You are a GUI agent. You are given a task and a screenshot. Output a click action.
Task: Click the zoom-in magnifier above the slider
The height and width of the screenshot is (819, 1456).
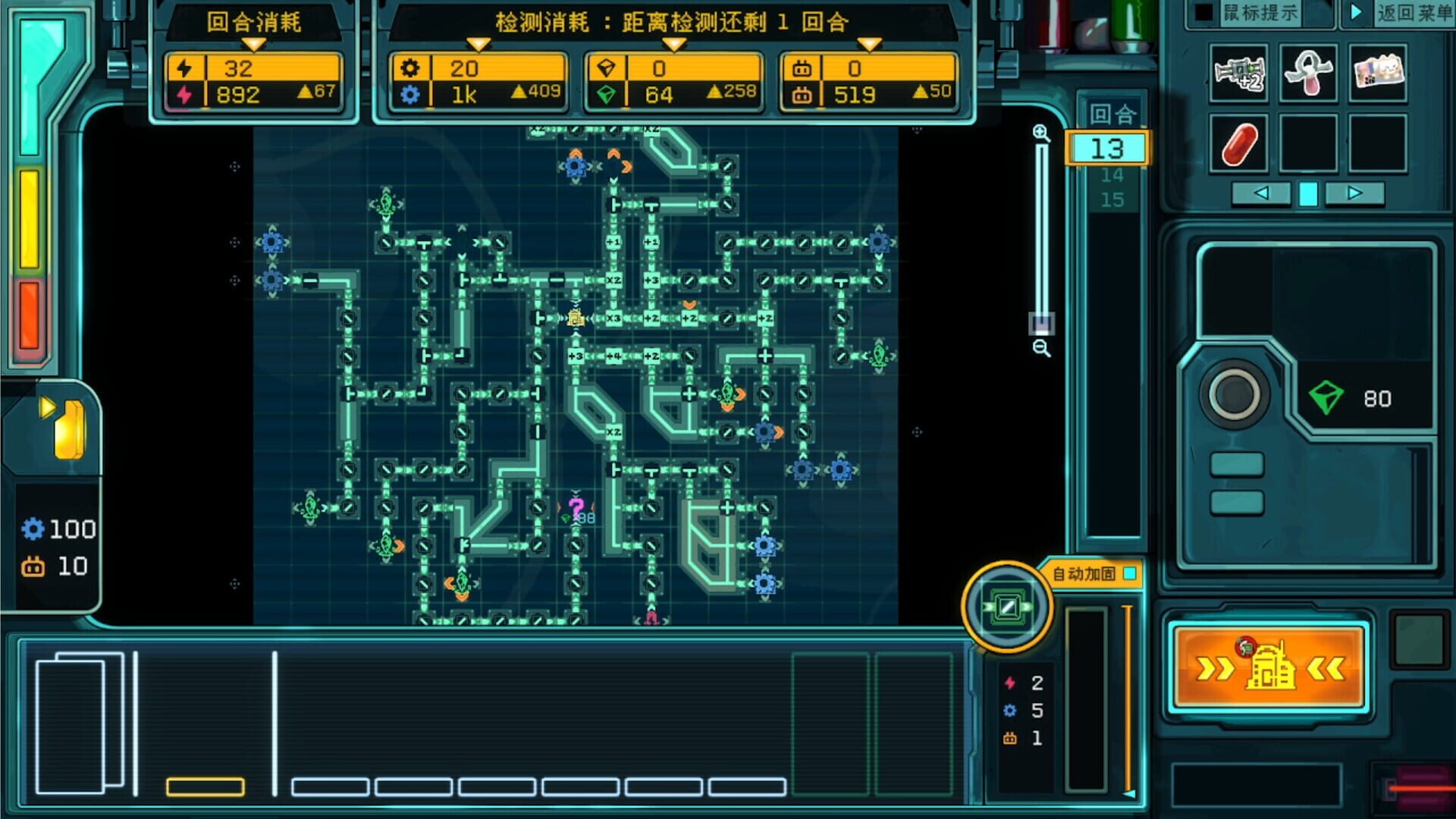click(x=1043, y=134)
